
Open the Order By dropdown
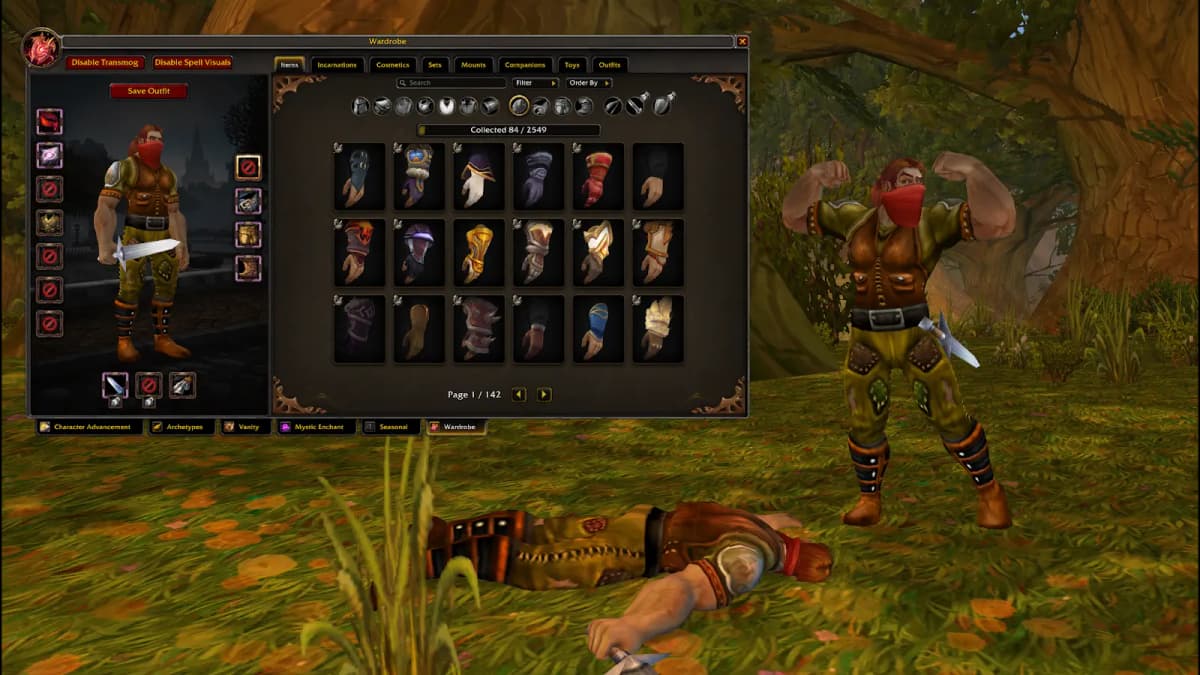point(589,83)
